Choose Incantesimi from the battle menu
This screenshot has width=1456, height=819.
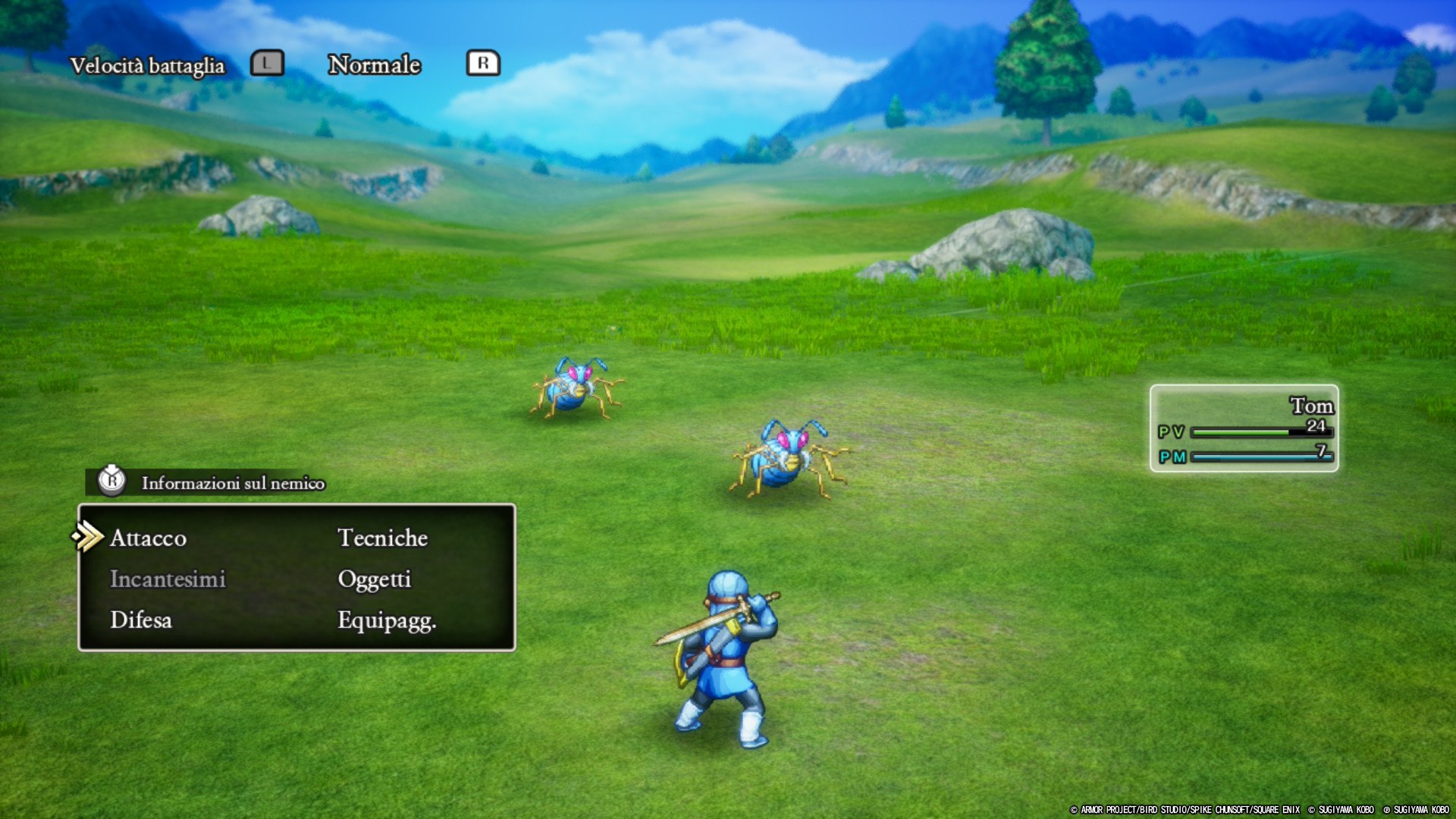tap(168, 579)
